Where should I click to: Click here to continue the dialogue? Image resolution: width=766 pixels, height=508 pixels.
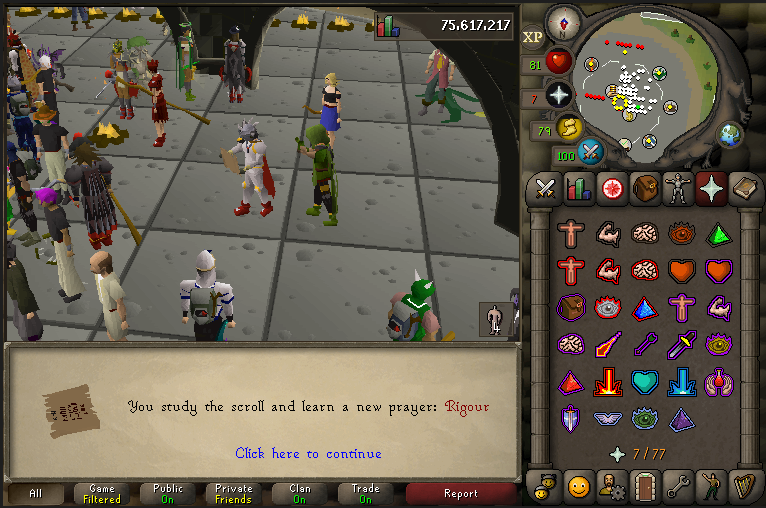(308, 453)
